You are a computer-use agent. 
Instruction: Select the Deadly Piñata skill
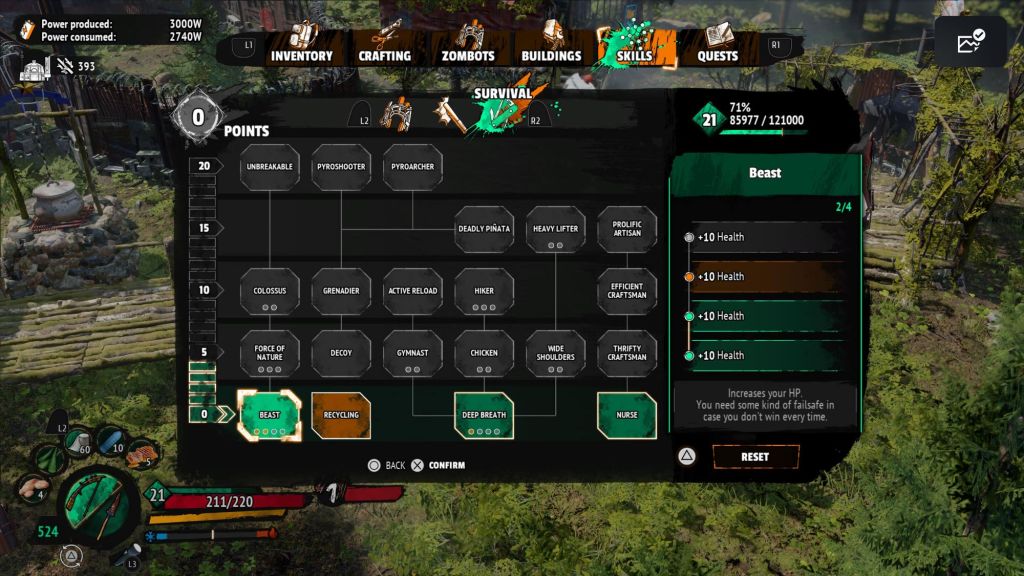pyautogui.click(x=484, y=229)
